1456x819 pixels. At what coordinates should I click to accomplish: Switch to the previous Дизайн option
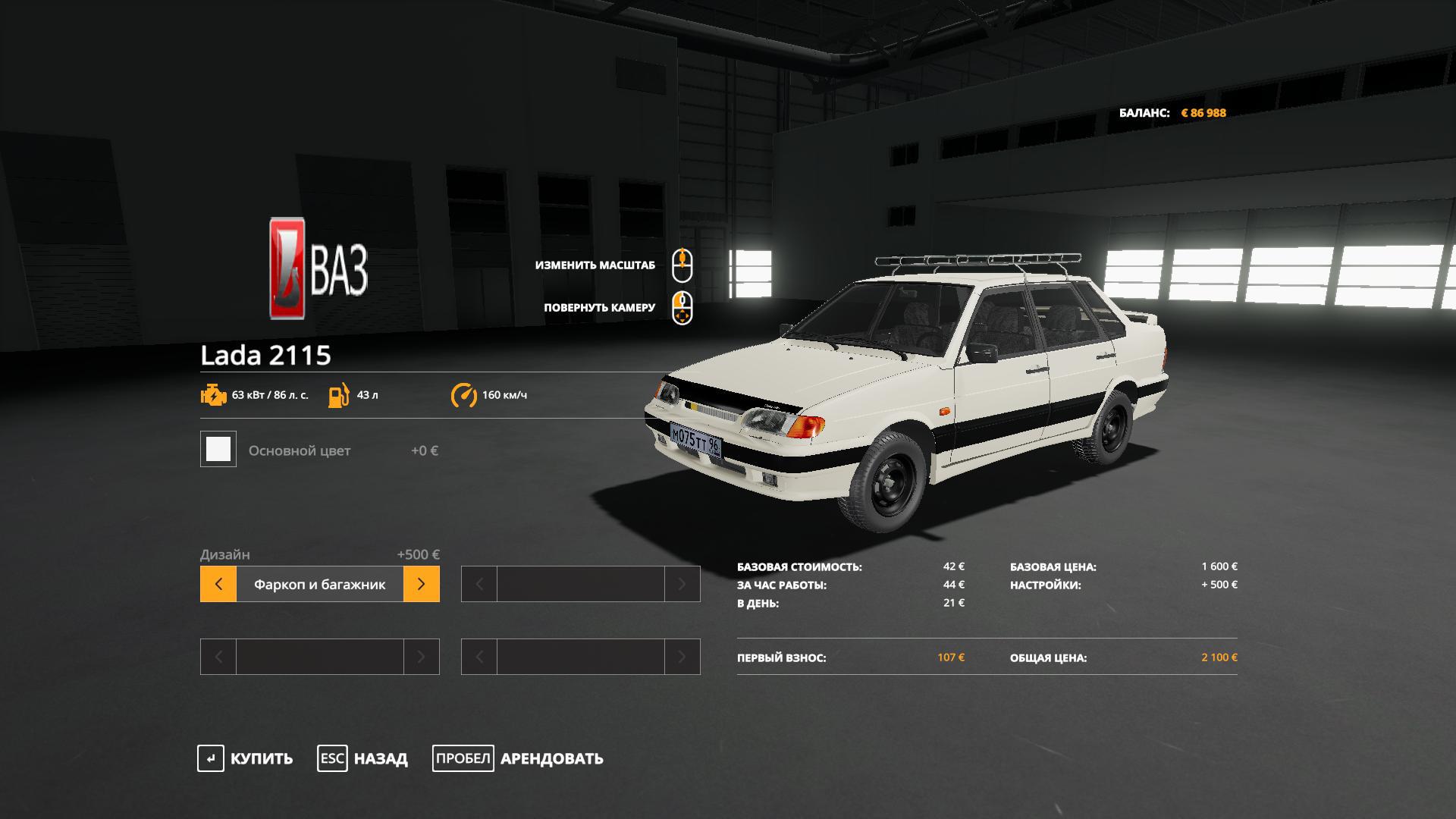218,584
